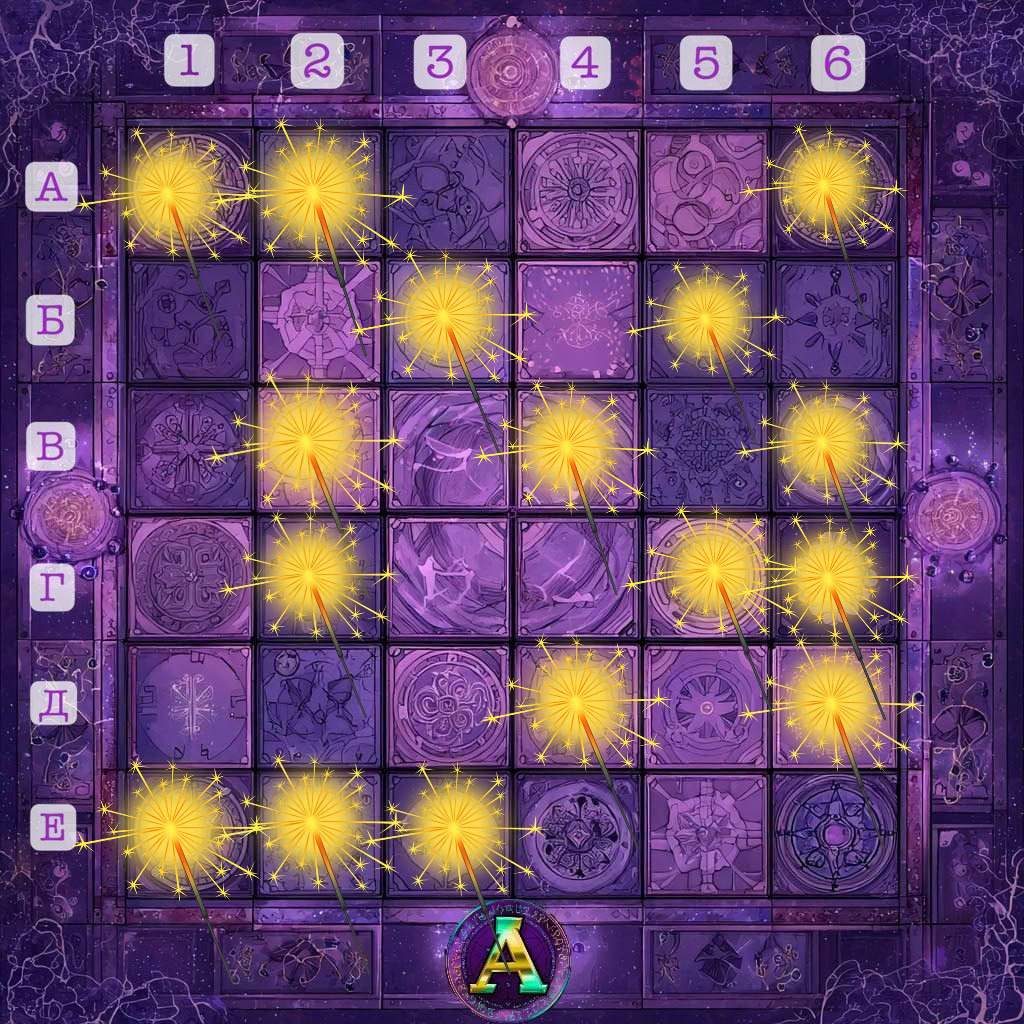
Task: Choose the sparkler tile at row А, column 6
Action: coord(834,190)
